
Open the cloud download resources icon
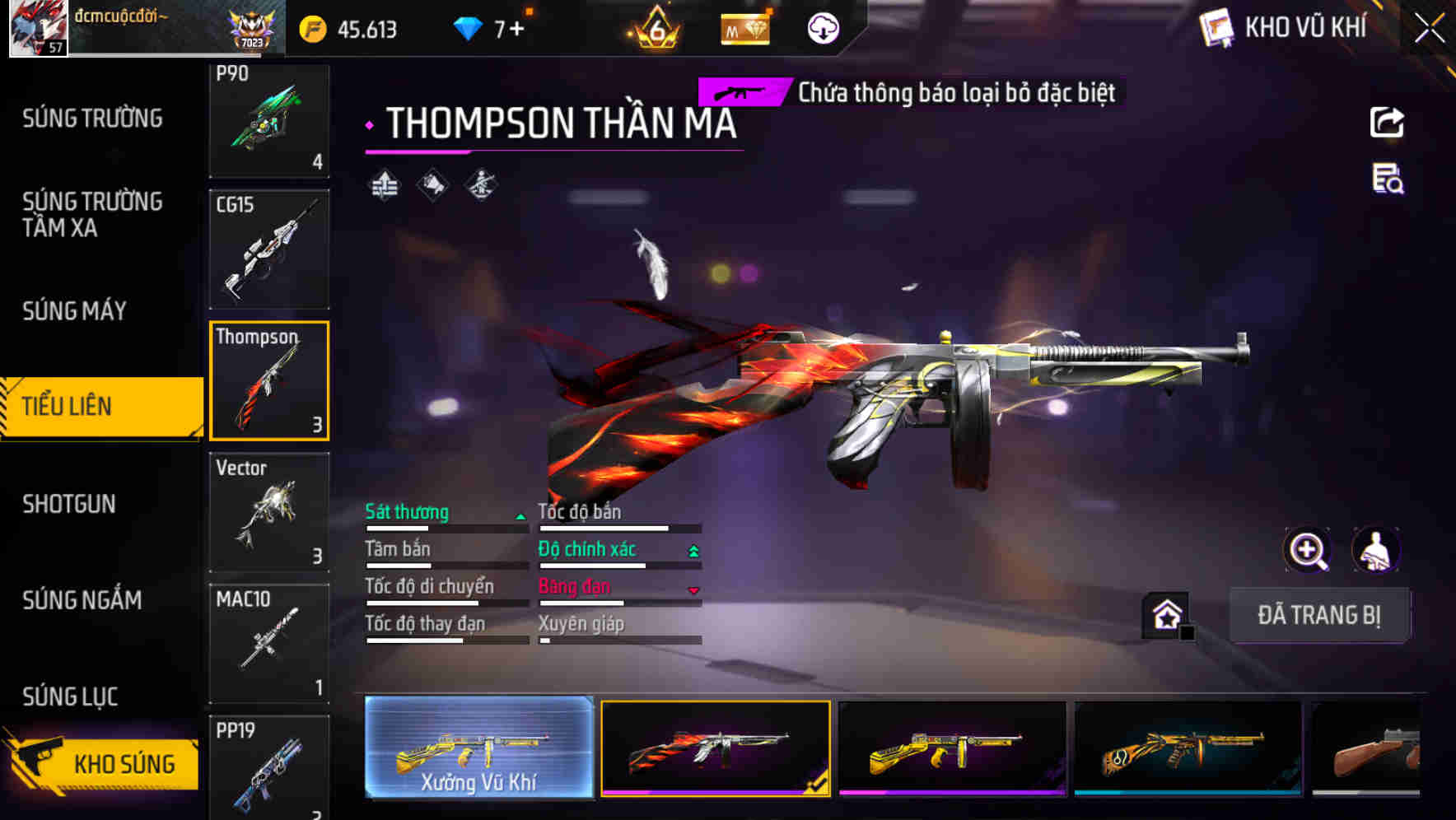[x=821, y=28]
